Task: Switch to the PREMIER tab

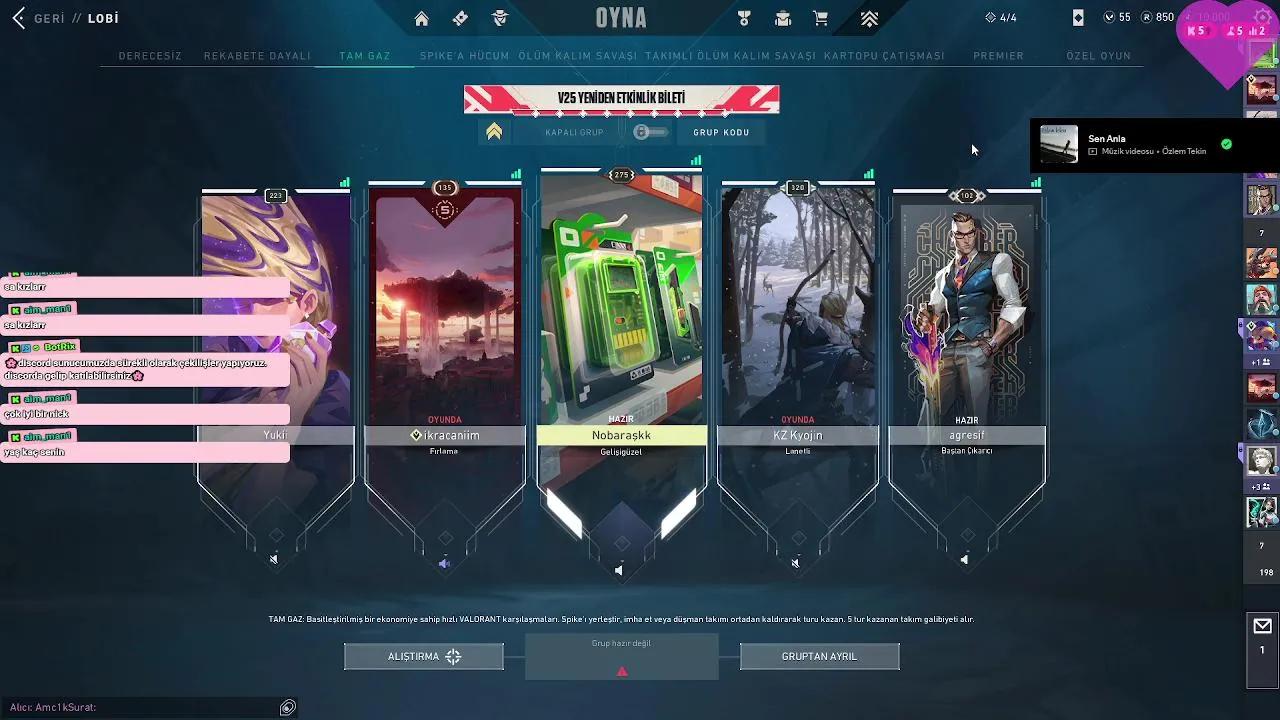Action: [x=1000, y=56]
